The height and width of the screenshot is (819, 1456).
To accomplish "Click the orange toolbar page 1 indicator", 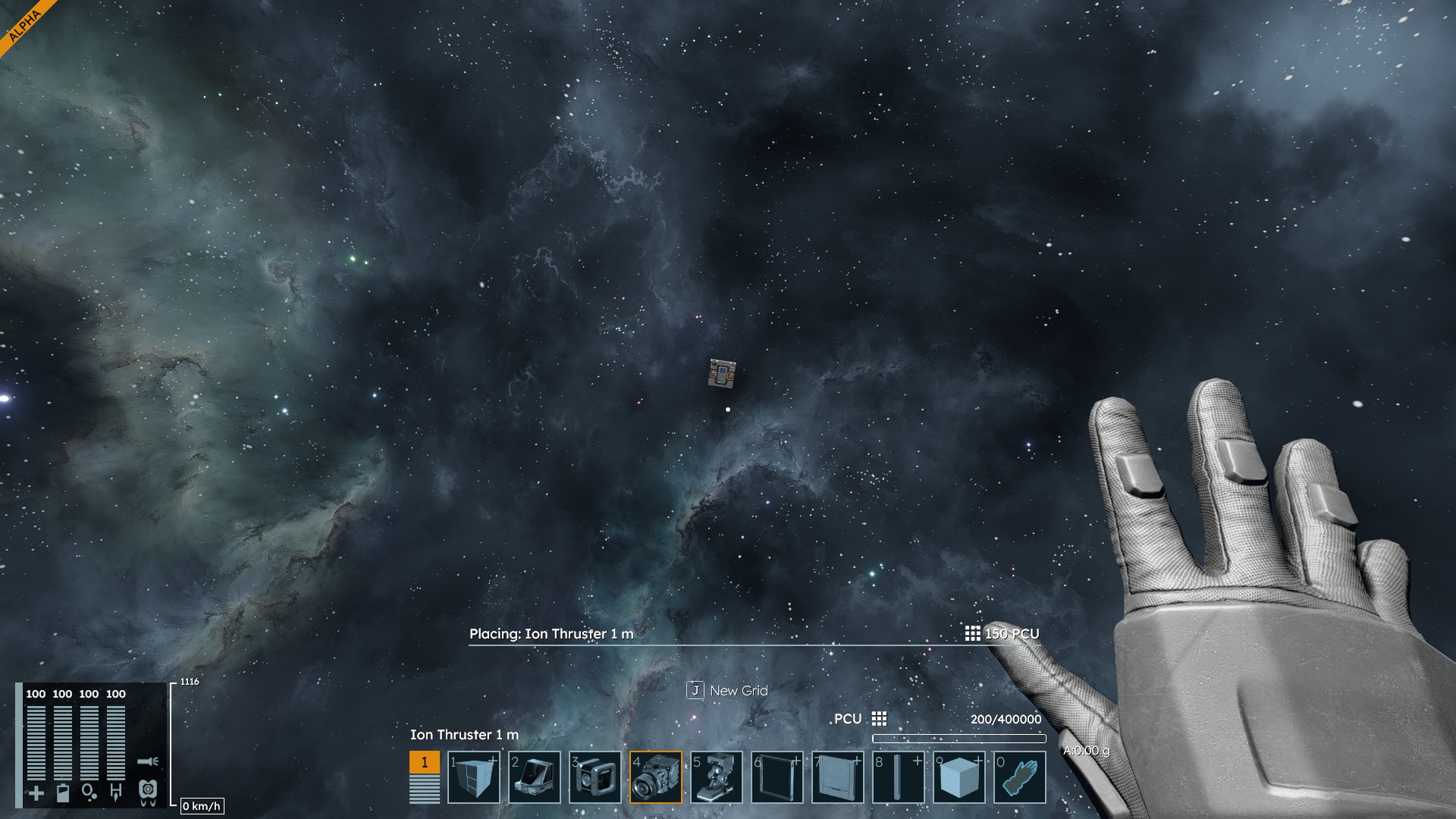I will pyautogui.click(x=425, y=762).
